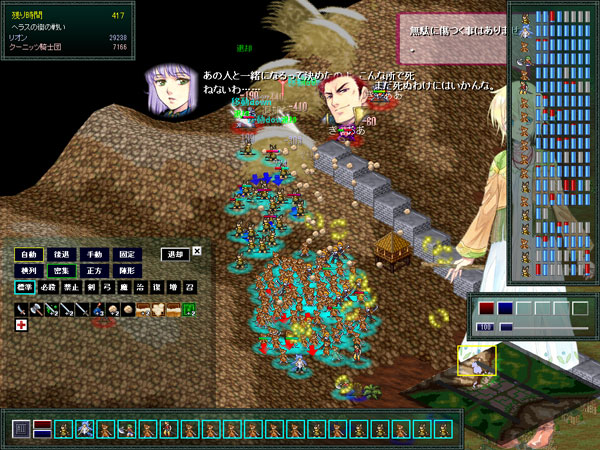The image size is (600, 450).
Task: Close the command panel with the X
Action: [x=197, y=251]
